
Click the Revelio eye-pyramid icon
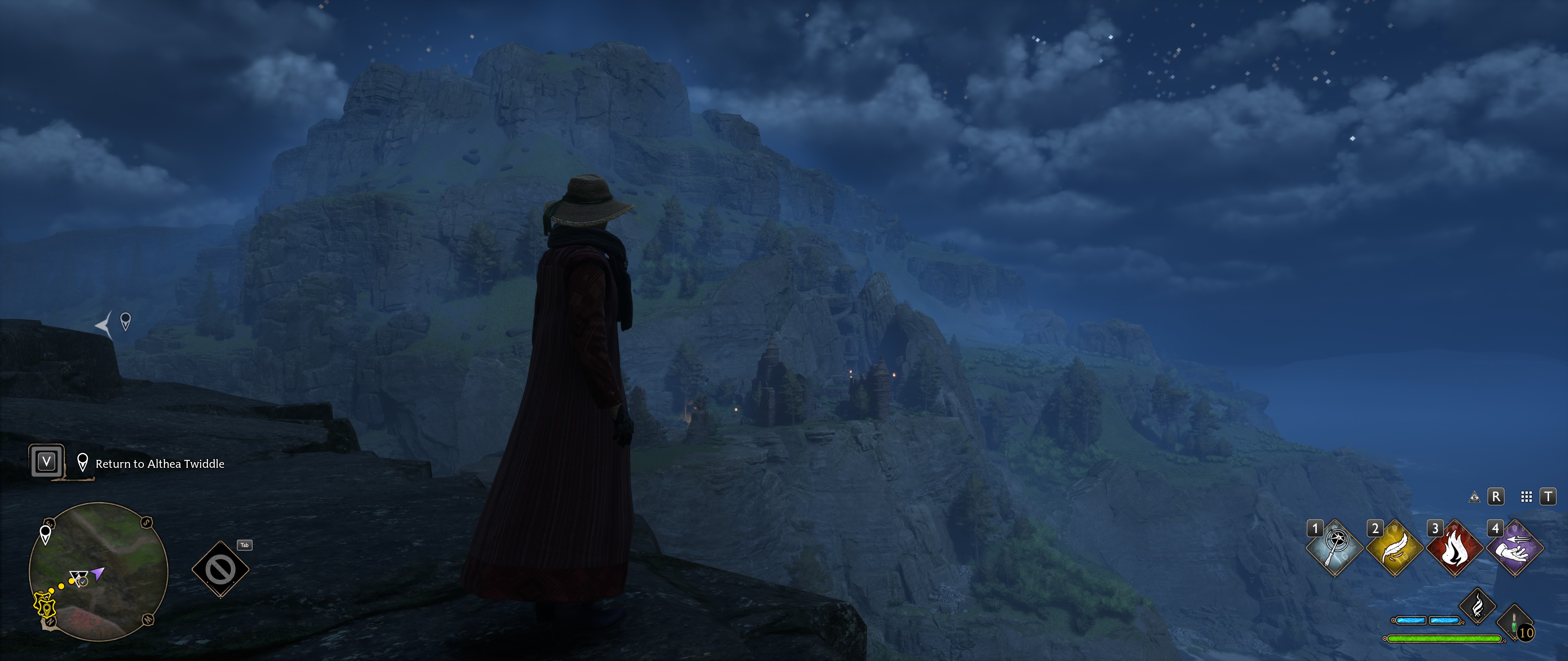pos(1474,497)
